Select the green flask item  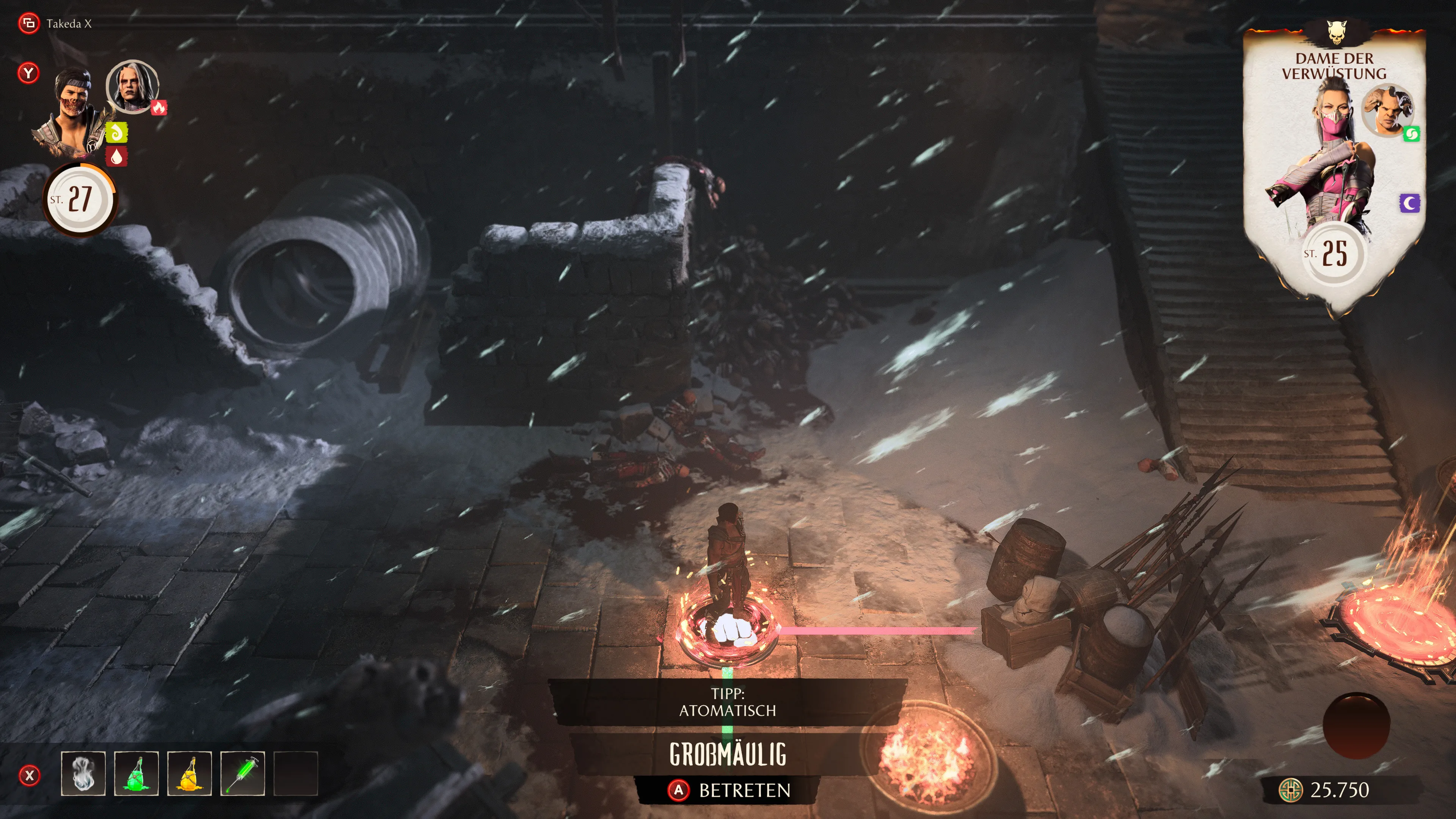pos(136,774)
